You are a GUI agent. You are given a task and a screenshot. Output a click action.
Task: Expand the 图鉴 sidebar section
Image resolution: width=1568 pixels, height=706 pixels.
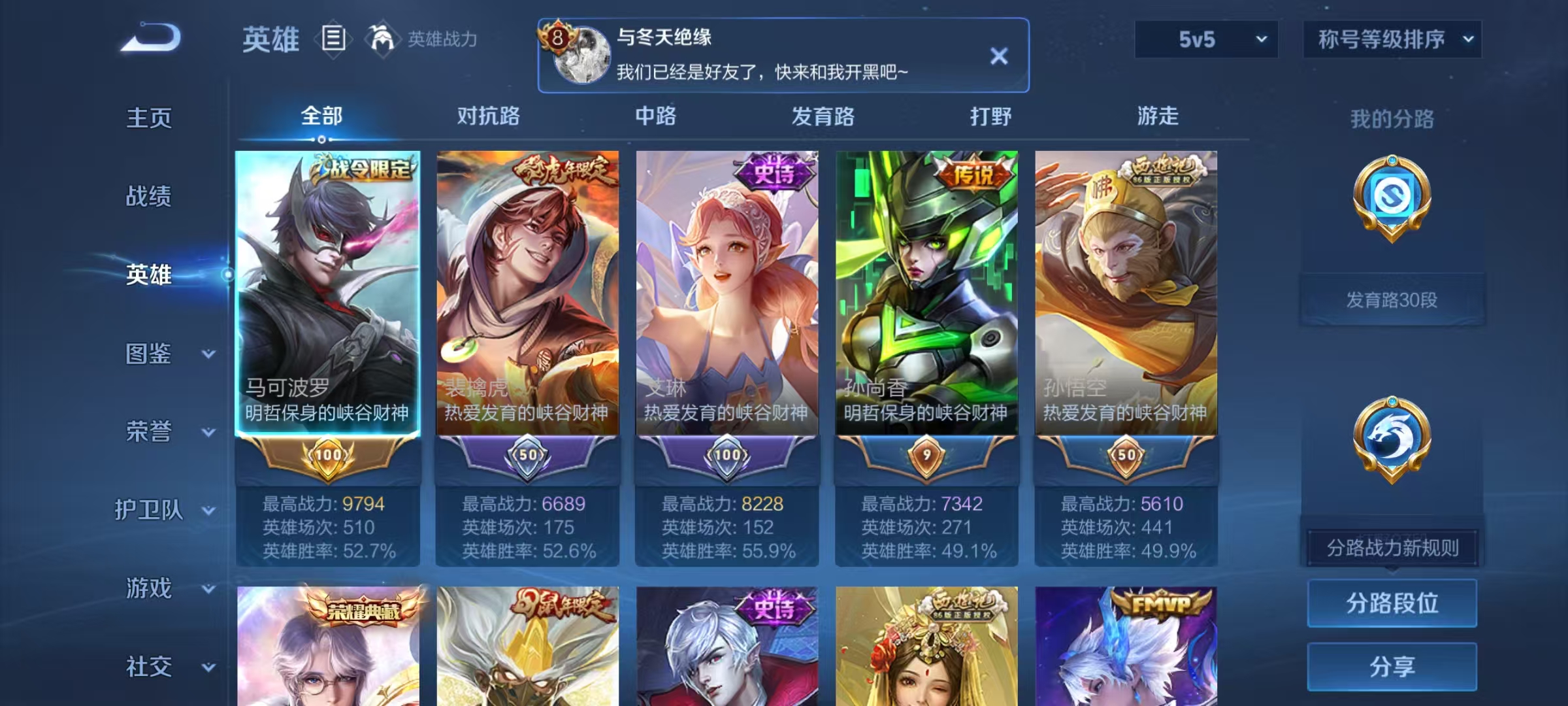[x=149, y=353]
